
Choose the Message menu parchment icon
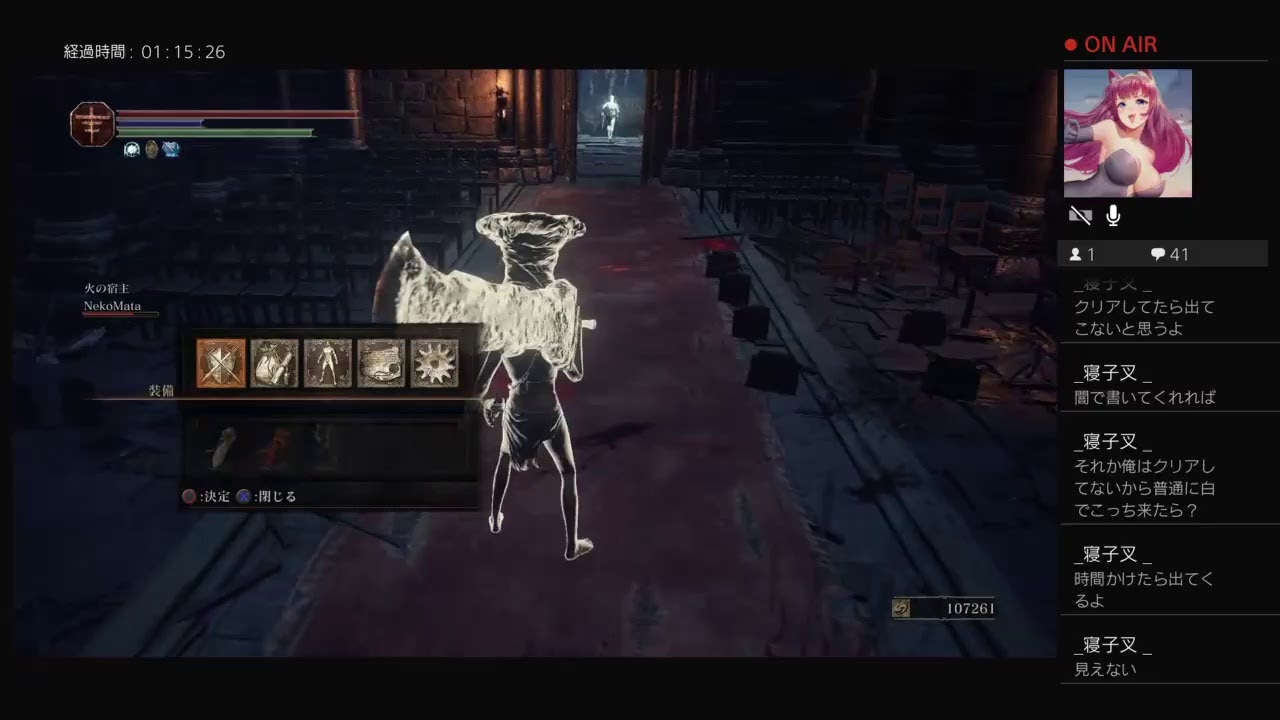381,363
